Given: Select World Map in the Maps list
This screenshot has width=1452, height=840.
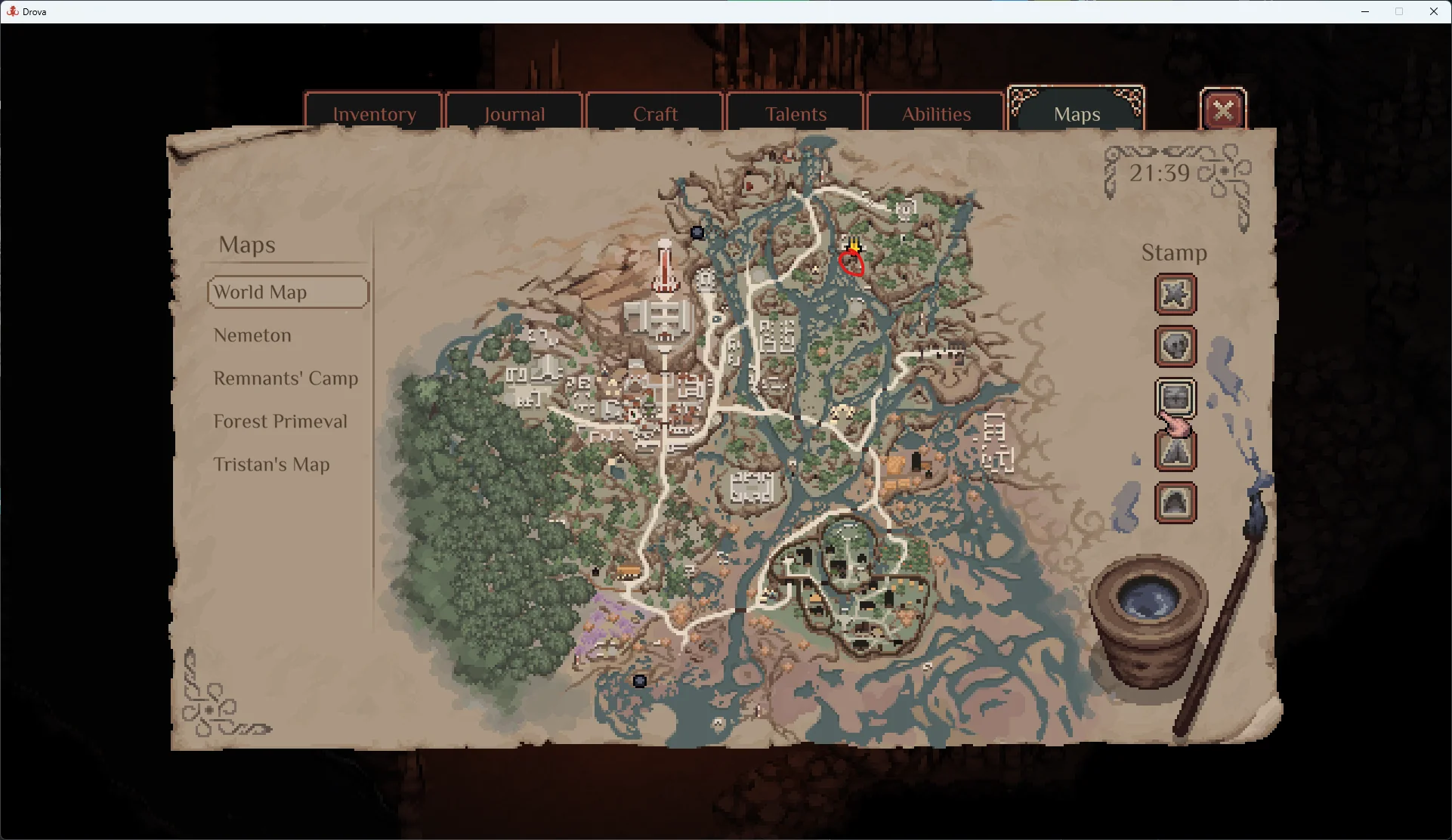Looking at the screenshot, I should click(287, 292).
